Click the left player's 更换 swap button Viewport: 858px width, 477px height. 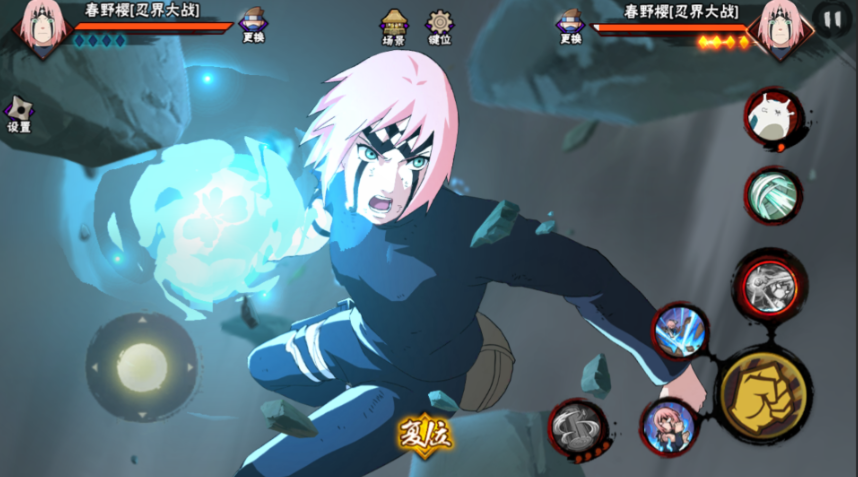253,24
